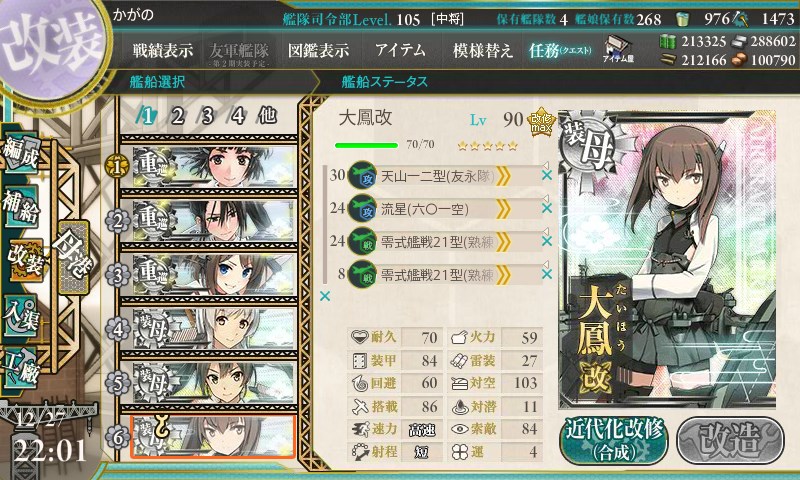Go to the 編成 fleet organization screen

click(22, 150)
